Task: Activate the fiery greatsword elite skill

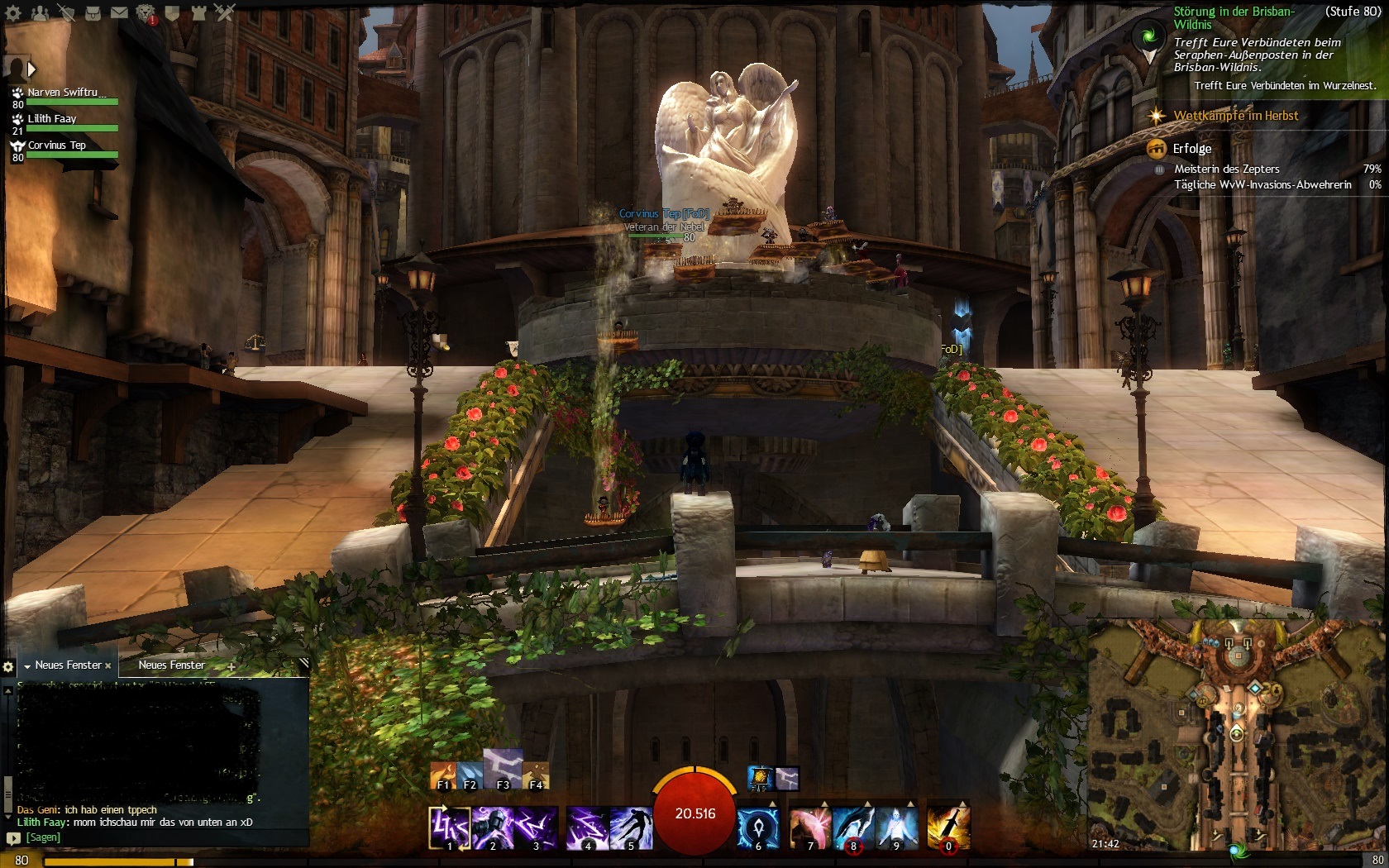Action: tap(947, 827)
